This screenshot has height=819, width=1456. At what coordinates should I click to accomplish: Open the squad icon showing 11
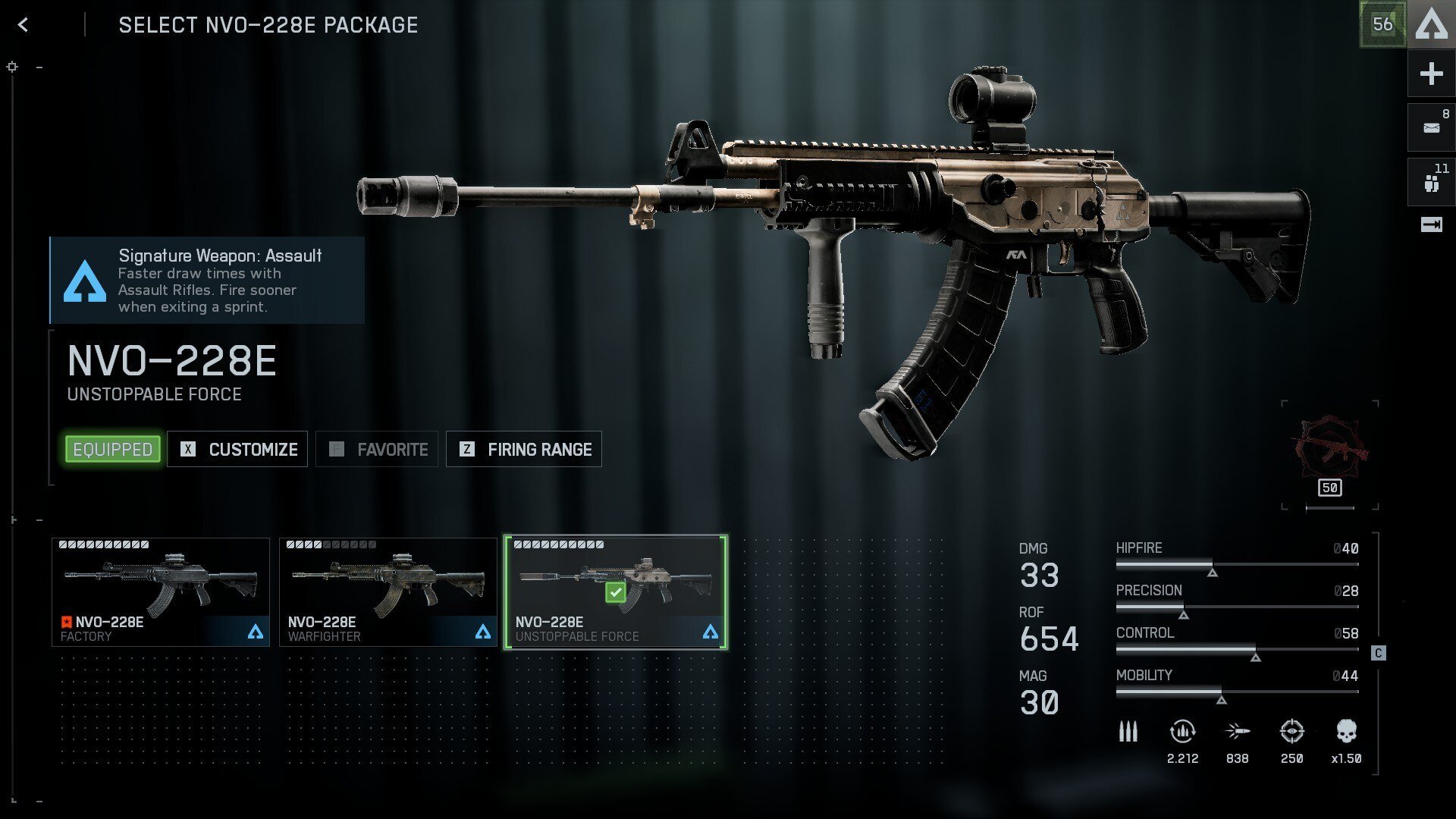click(1431, 183)
